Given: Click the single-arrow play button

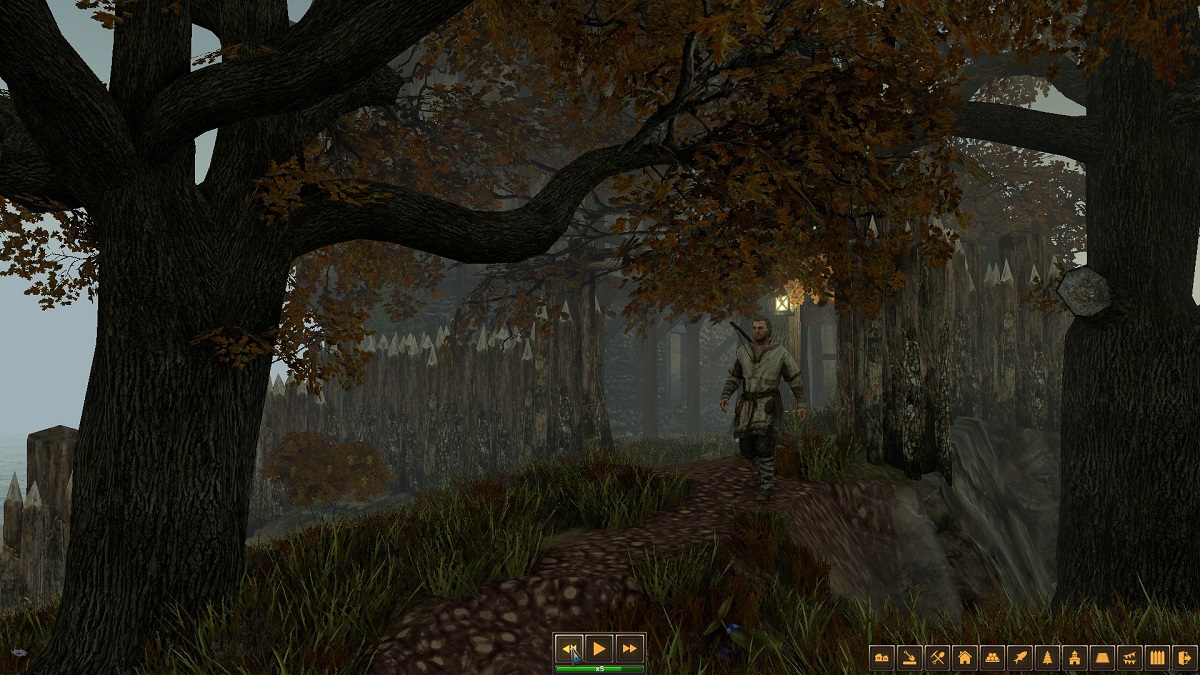Looking at the screenshot, I should tap(599, 648).
